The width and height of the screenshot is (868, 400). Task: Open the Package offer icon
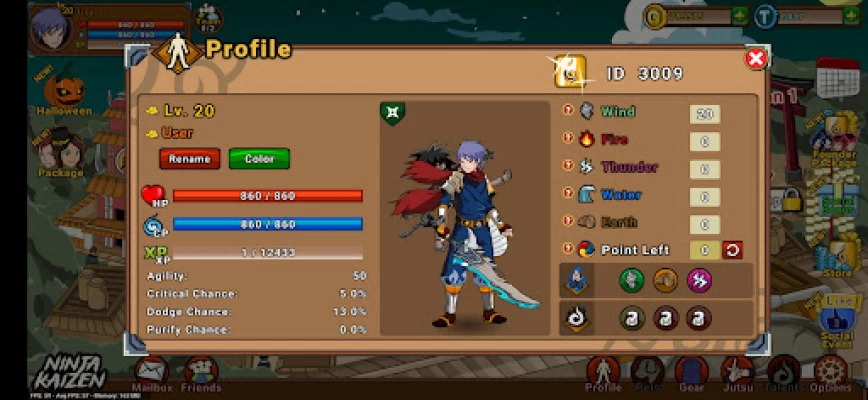(60, 152)
